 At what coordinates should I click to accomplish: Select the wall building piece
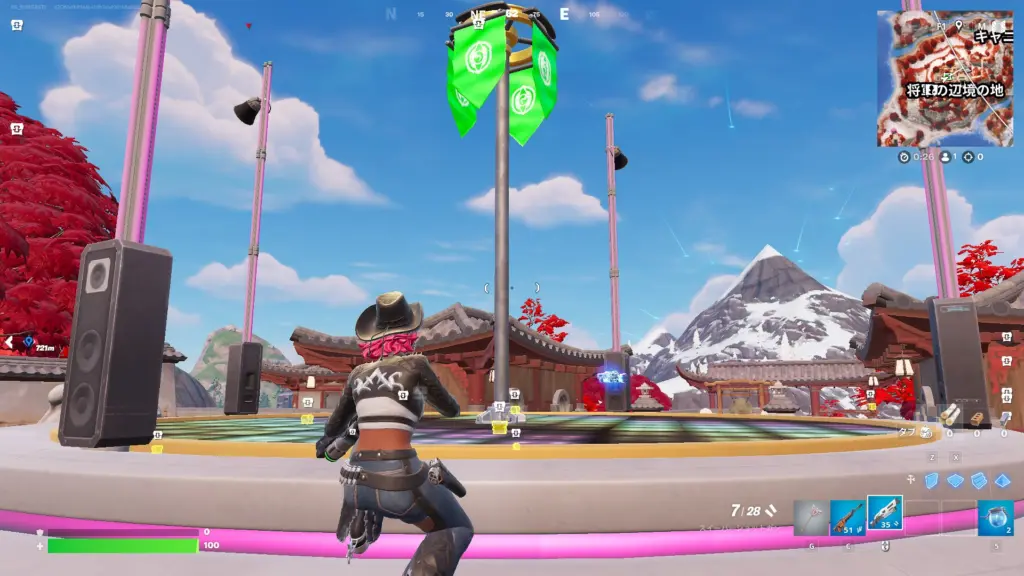[x=932, y=480]
